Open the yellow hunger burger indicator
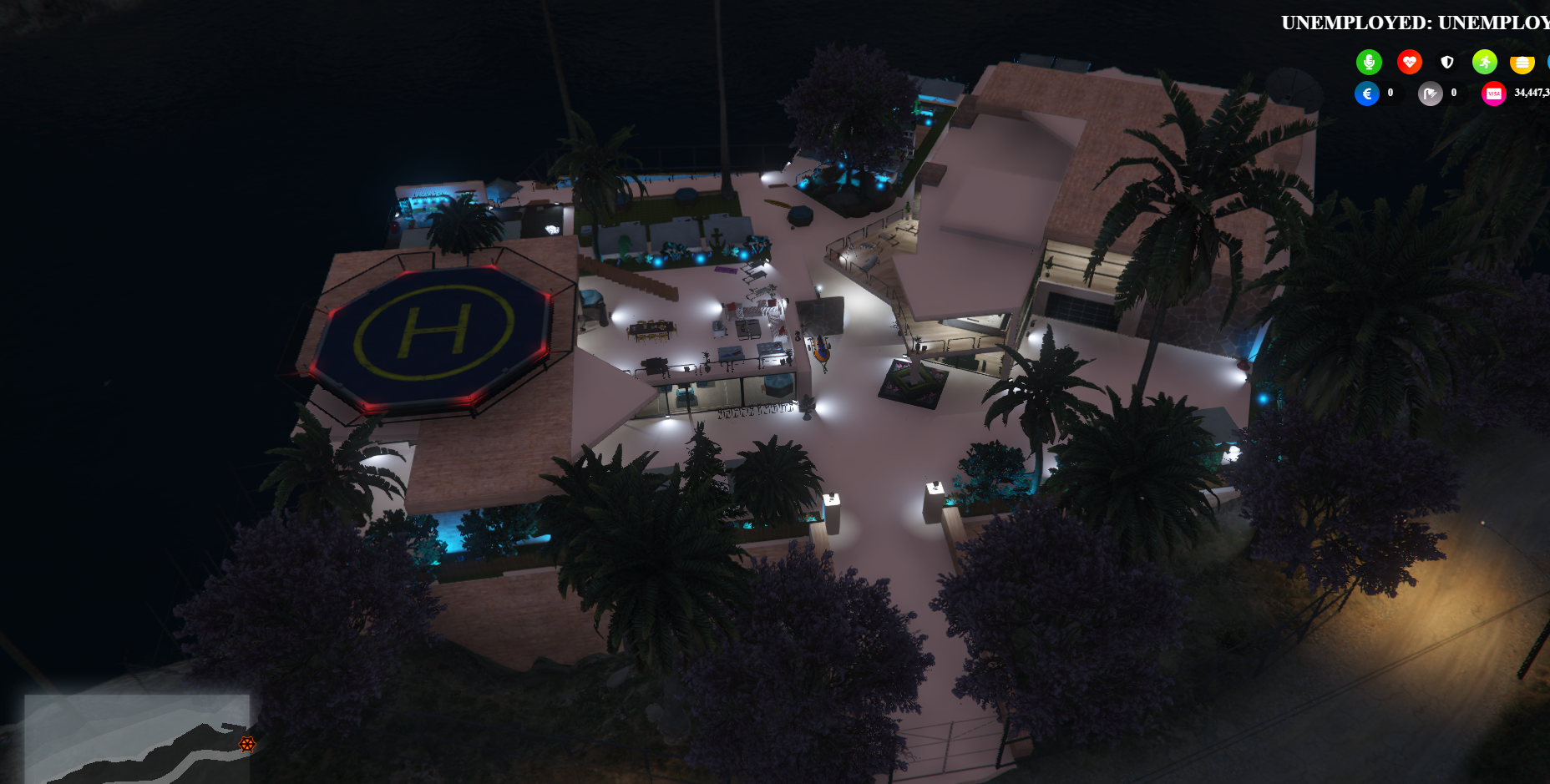The image size is (1550, 784). (x=1522, y=62)
